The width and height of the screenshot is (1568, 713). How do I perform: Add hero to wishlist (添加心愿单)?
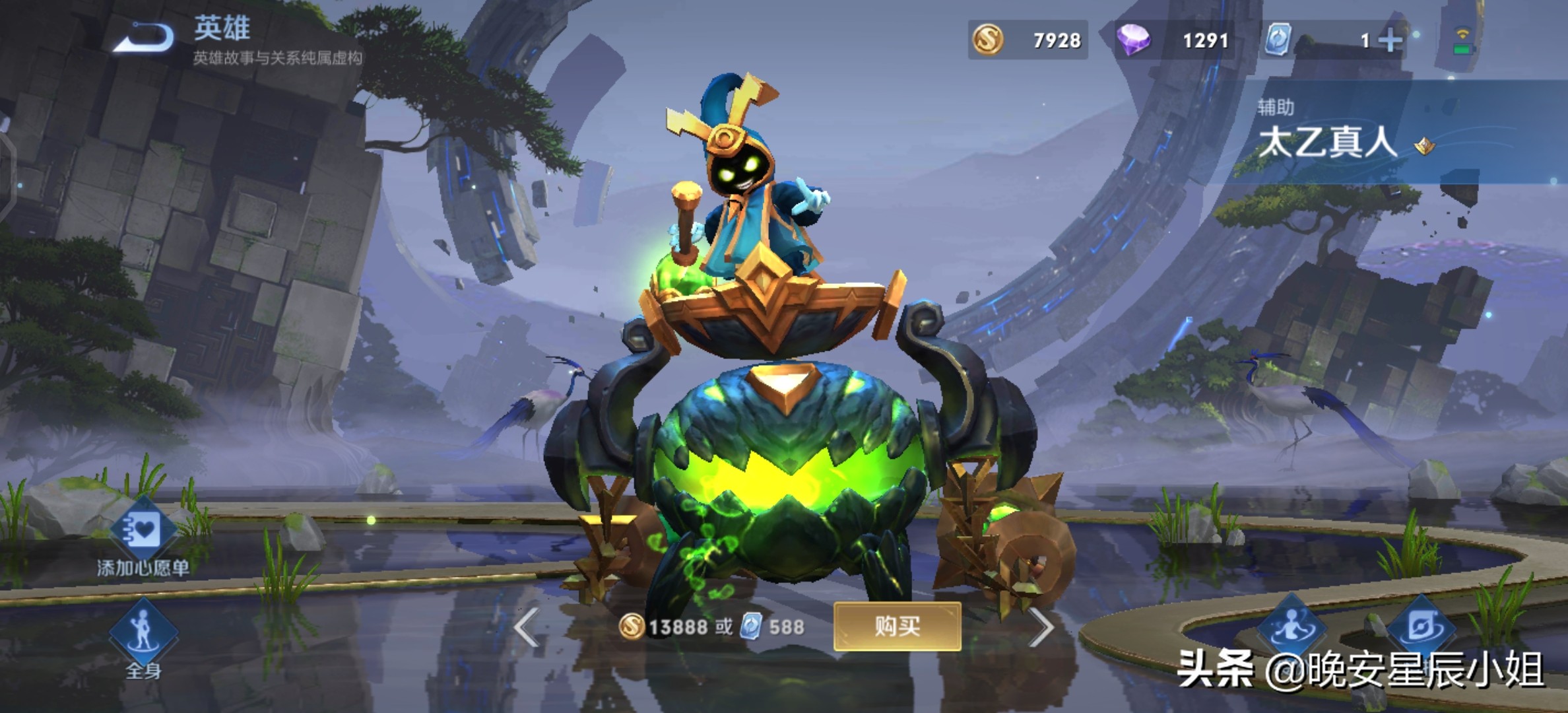click(143, 531)
